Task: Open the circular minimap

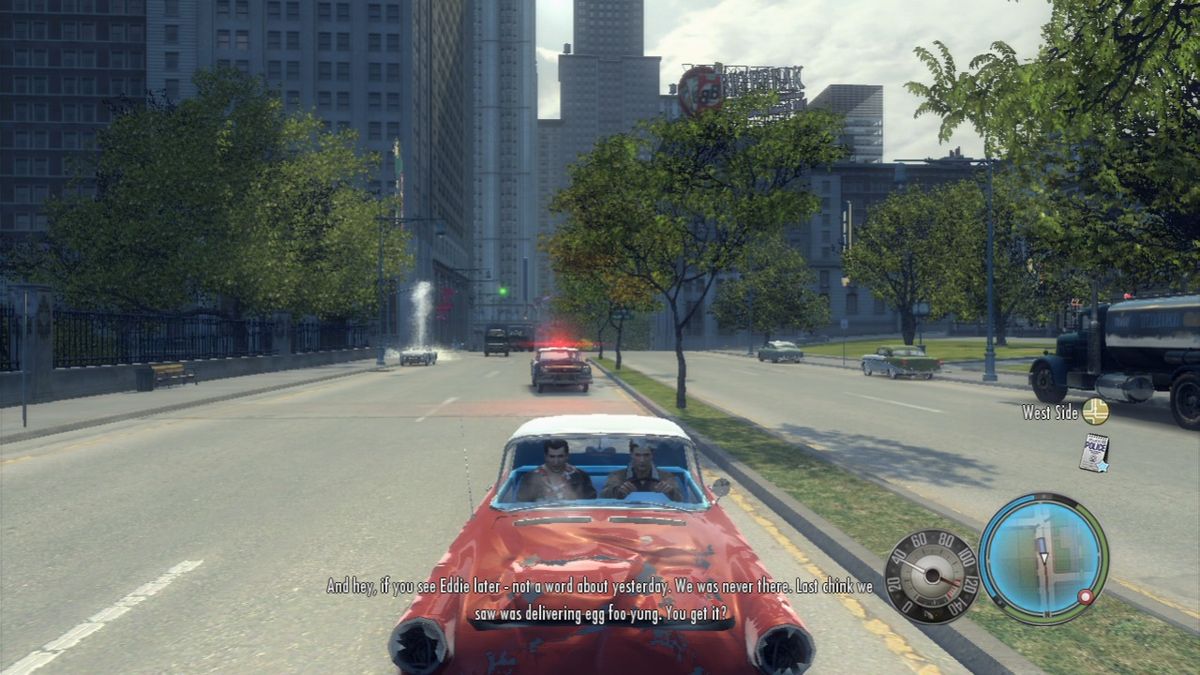Action: coord(1043,558)
